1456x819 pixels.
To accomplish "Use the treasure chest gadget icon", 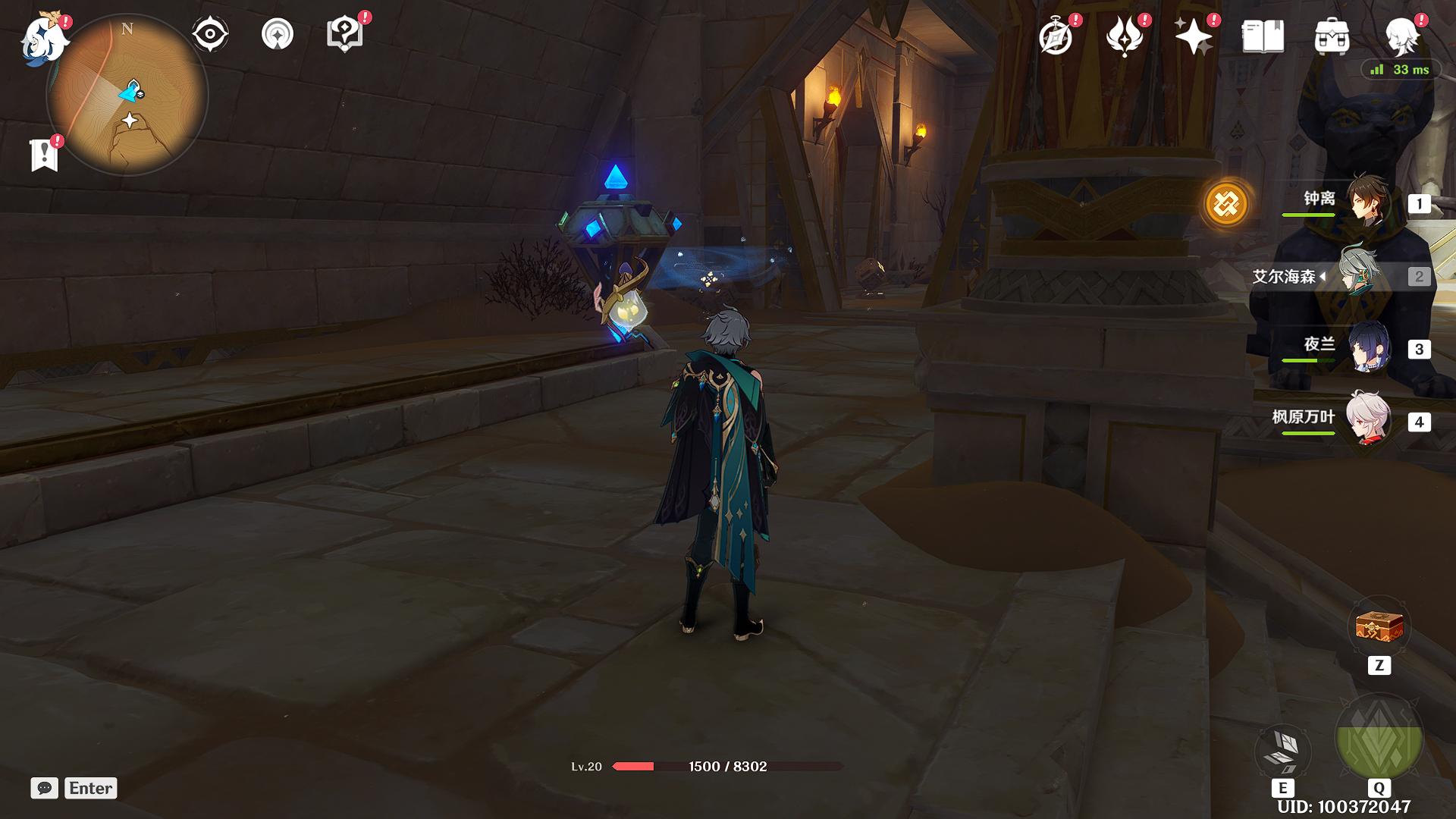I will click(x=1379, y=628).
